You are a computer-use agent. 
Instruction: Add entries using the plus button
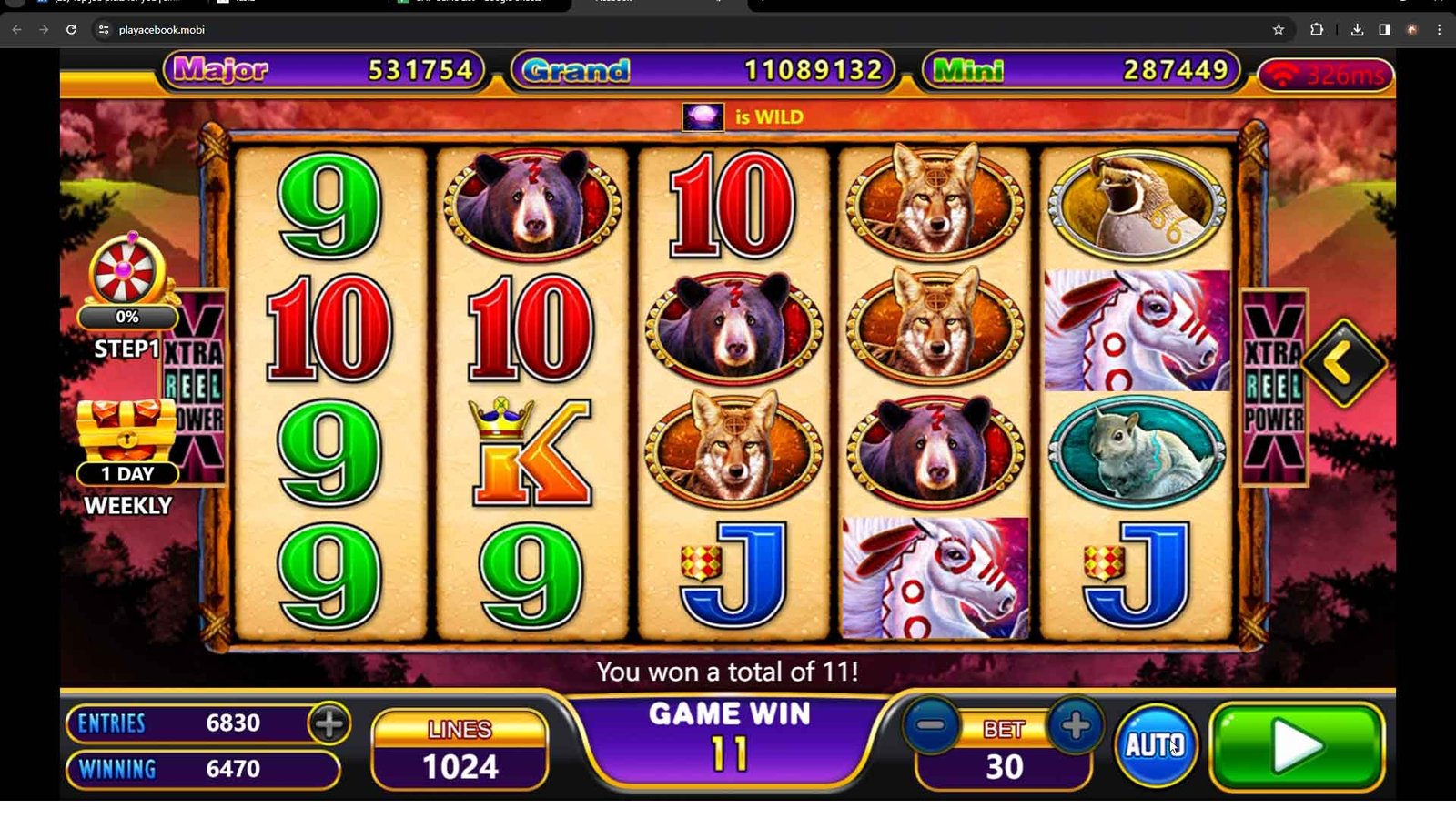coord(329,723)
